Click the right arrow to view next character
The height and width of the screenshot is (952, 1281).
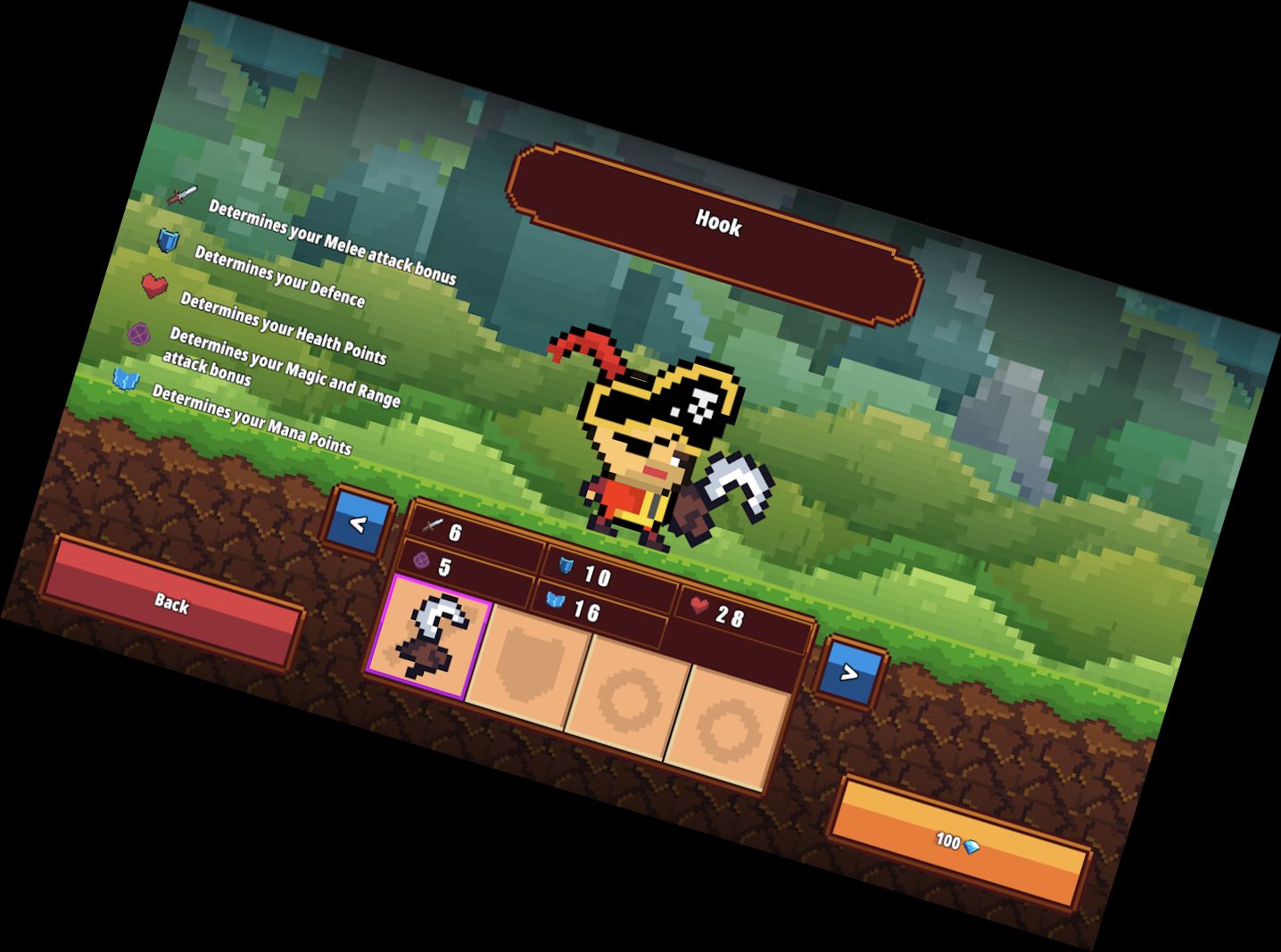852,674
